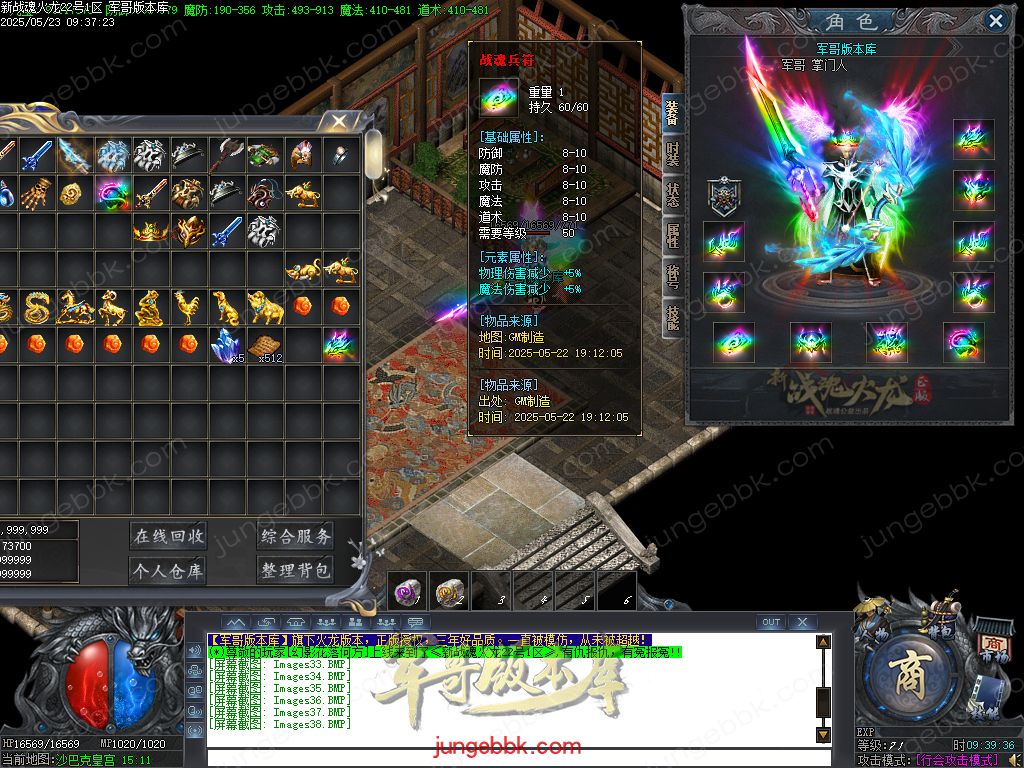Open the 个人仓库 personal warehouse
The image size is (1024, 768).
click(168, 571)
